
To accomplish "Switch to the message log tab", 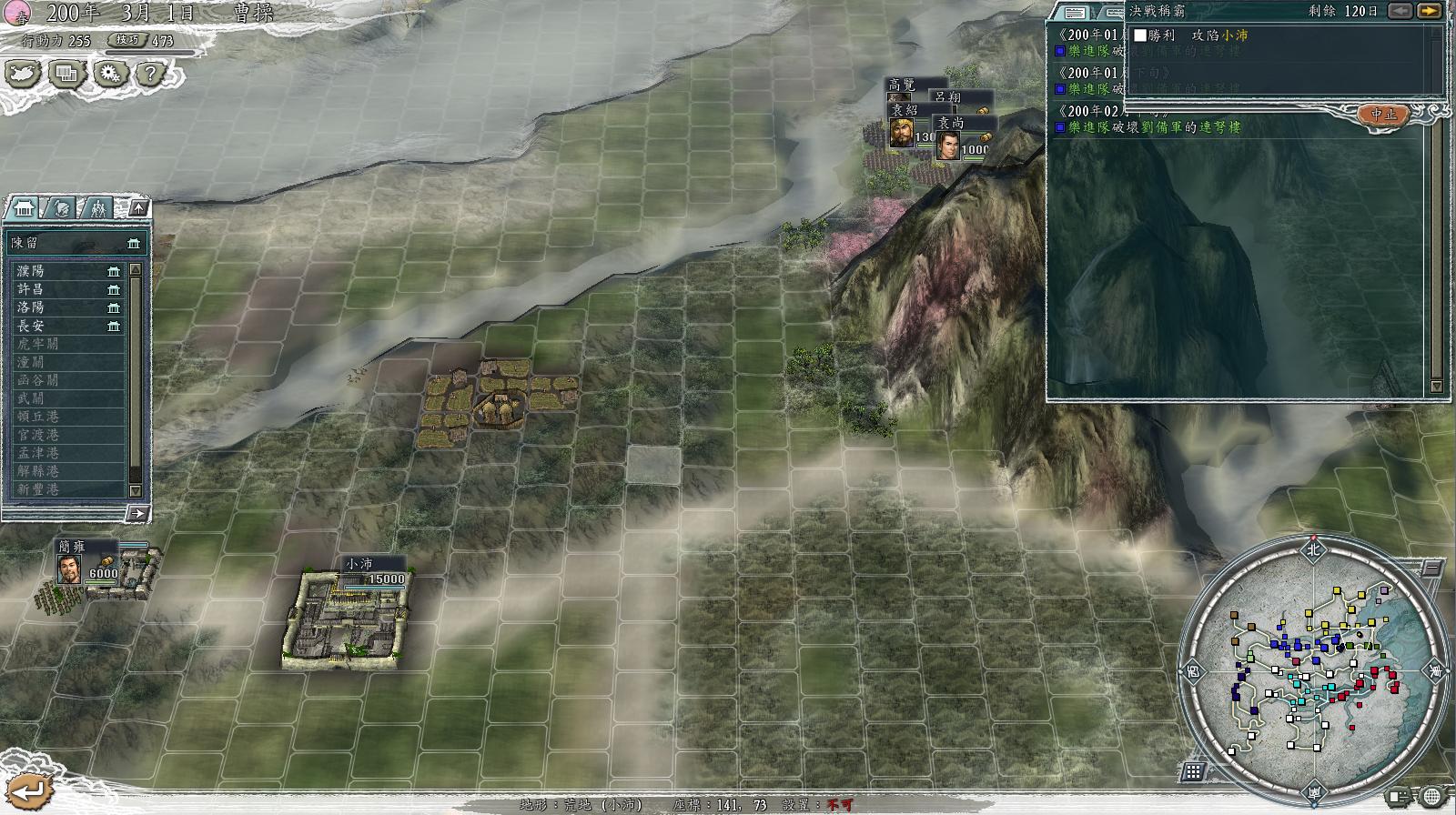I will point(1075,12).
